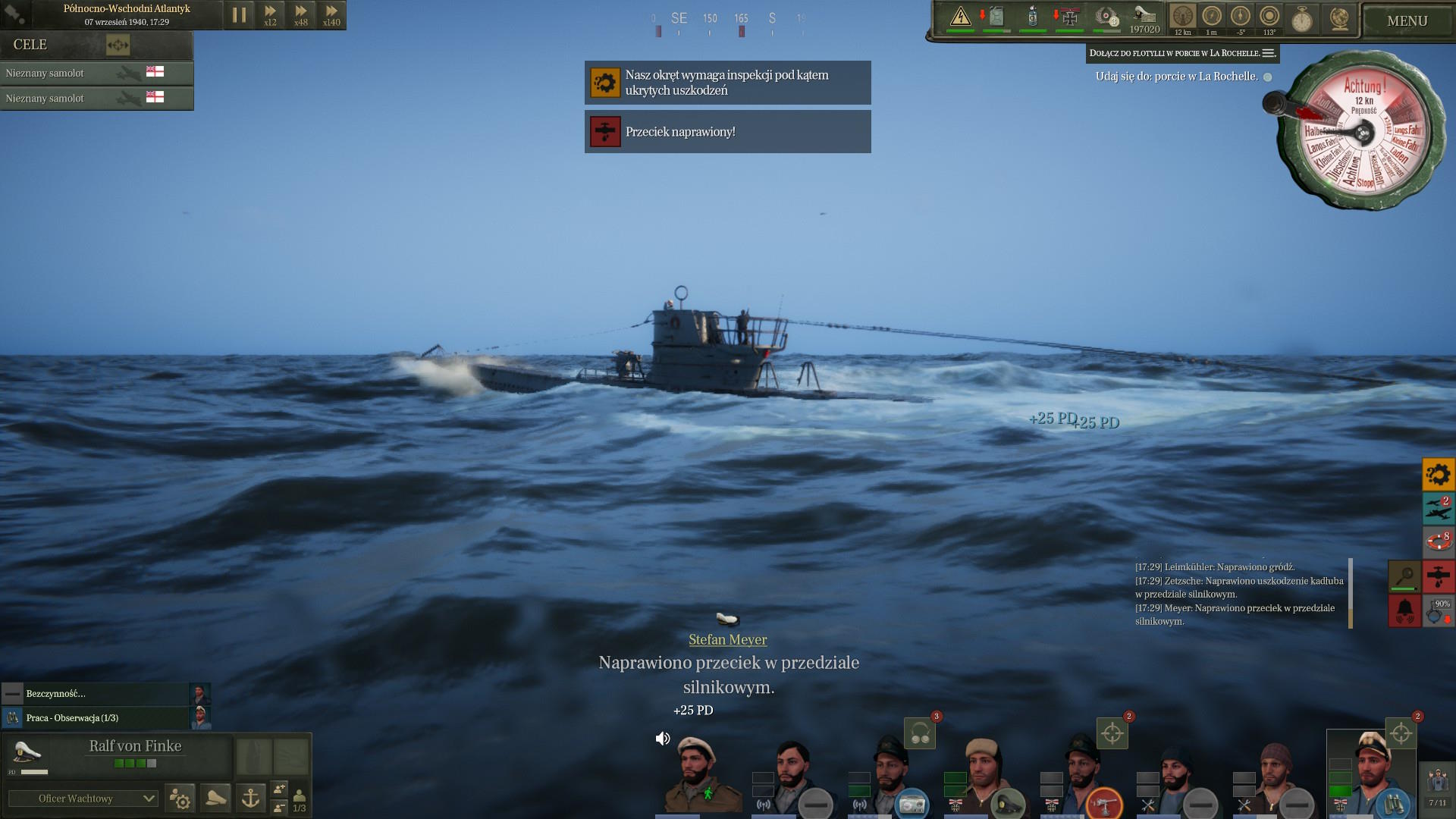
Task: Click the aircraft alert icon
Action: tap(1438, 508)
